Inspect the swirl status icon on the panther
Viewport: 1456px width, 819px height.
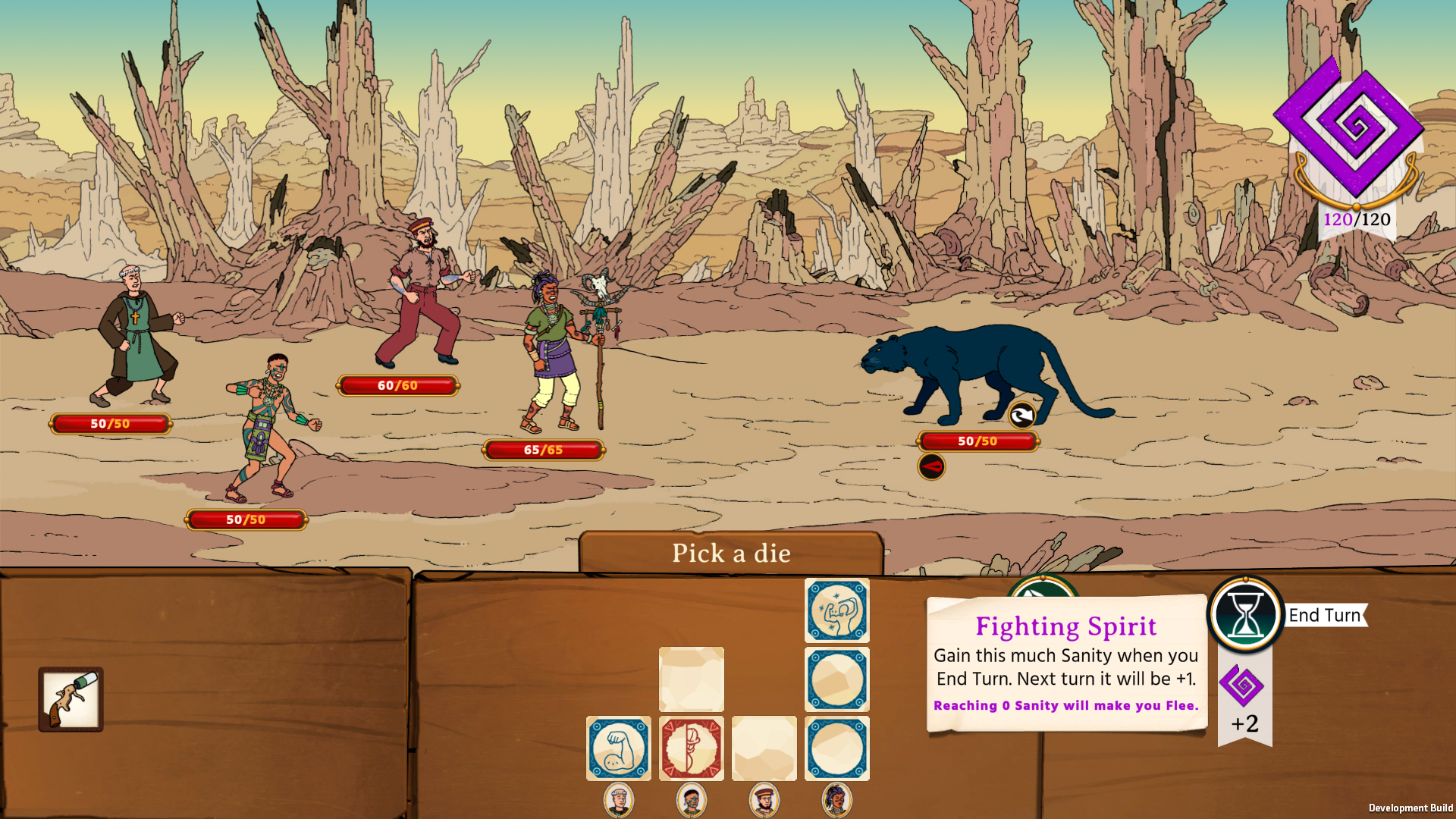[x=1021, y=415]
